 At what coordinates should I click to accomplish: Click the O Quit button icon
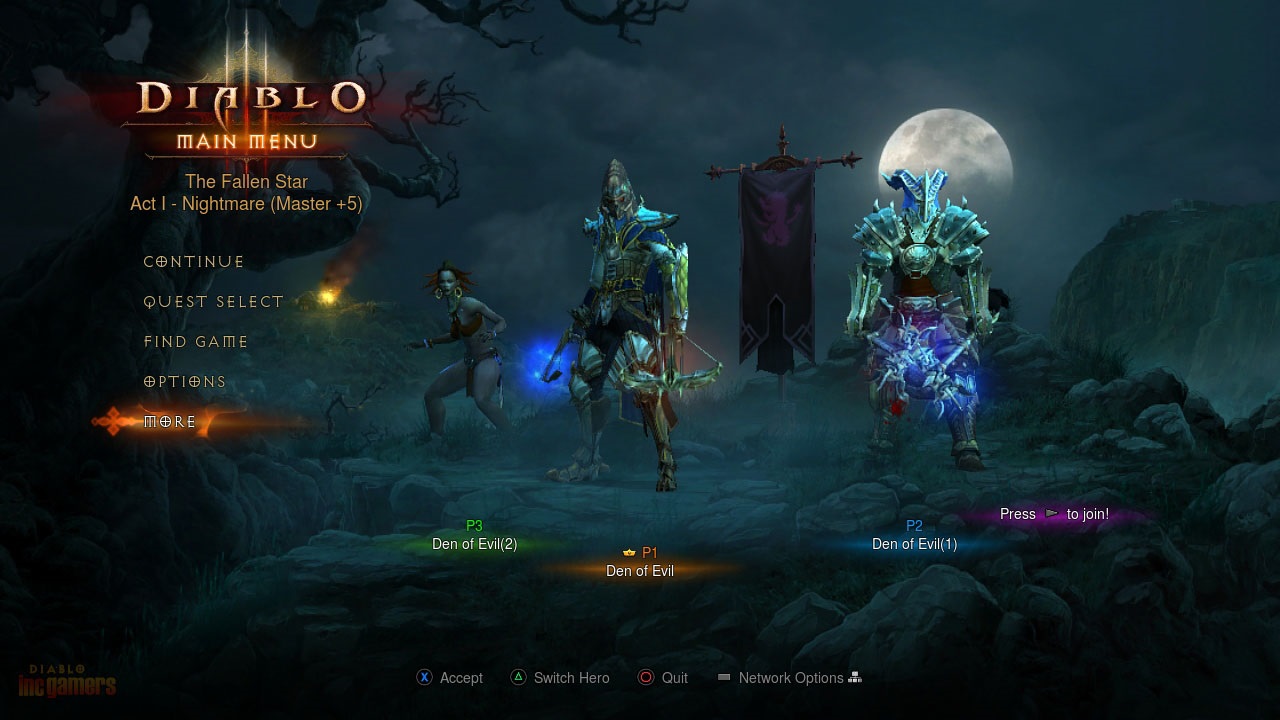click(646, 677)
